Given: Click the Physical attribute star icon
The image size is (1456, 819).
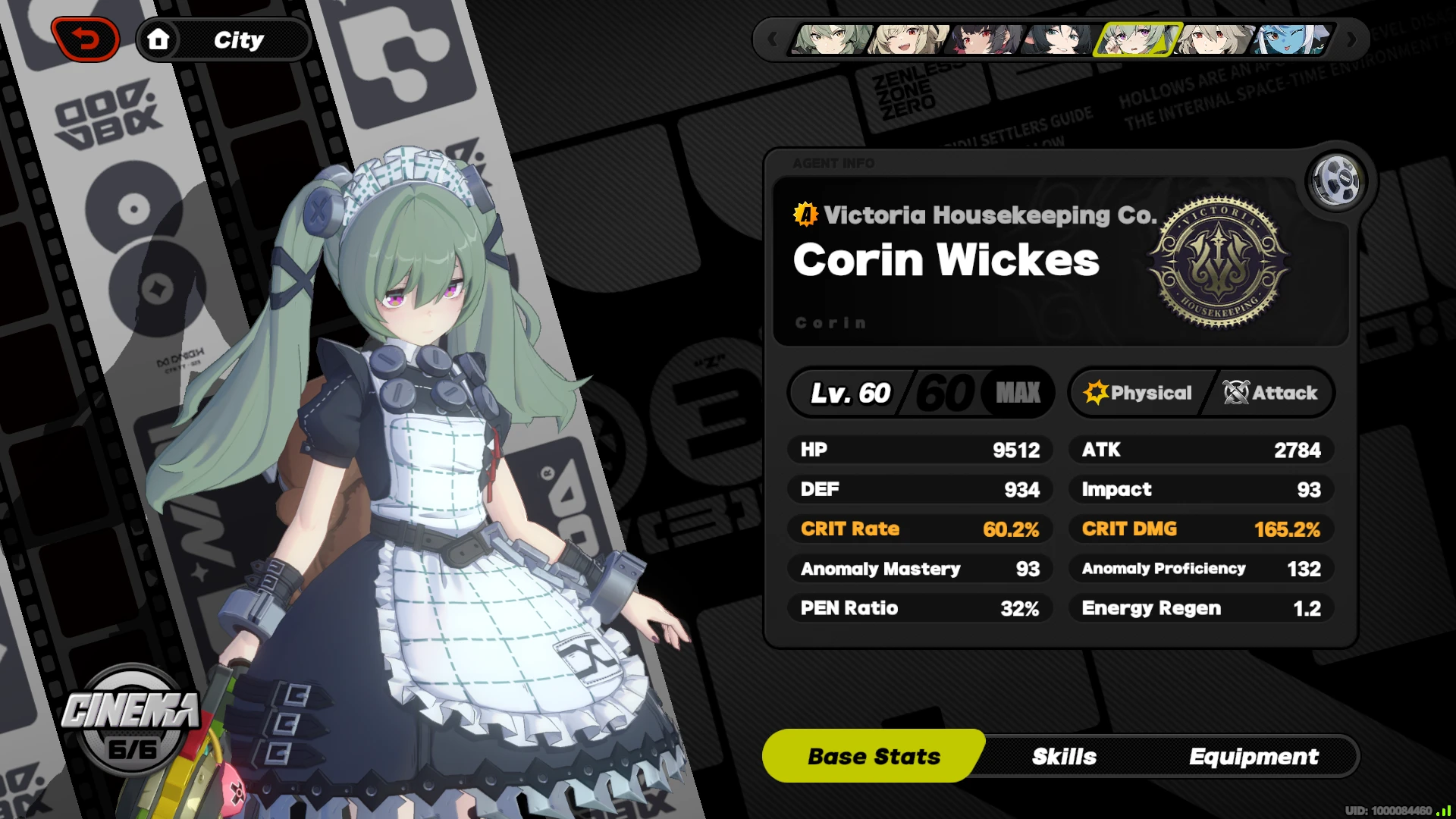Looking at the screenshot, I should 1095,392.
